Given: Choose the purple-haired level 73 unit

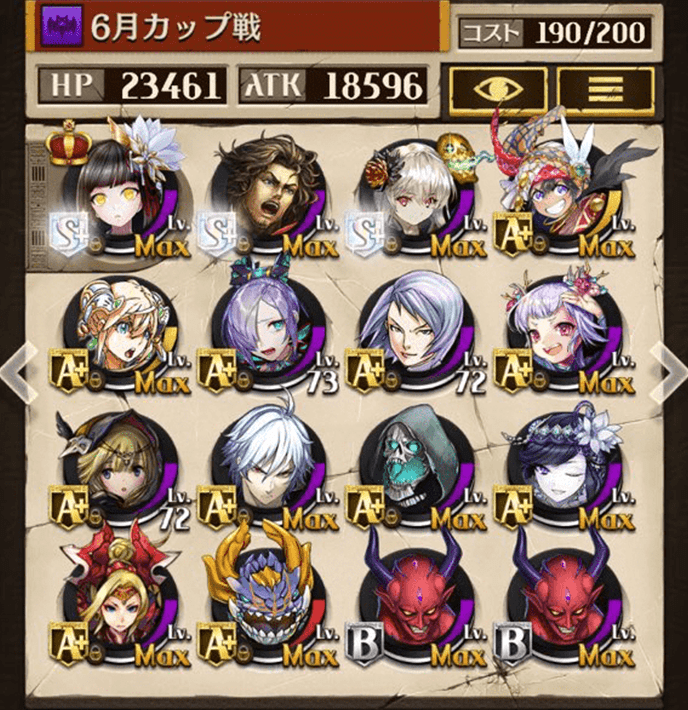Looking at the screenshot, I should pyautogui.click(x=263, y=334).
